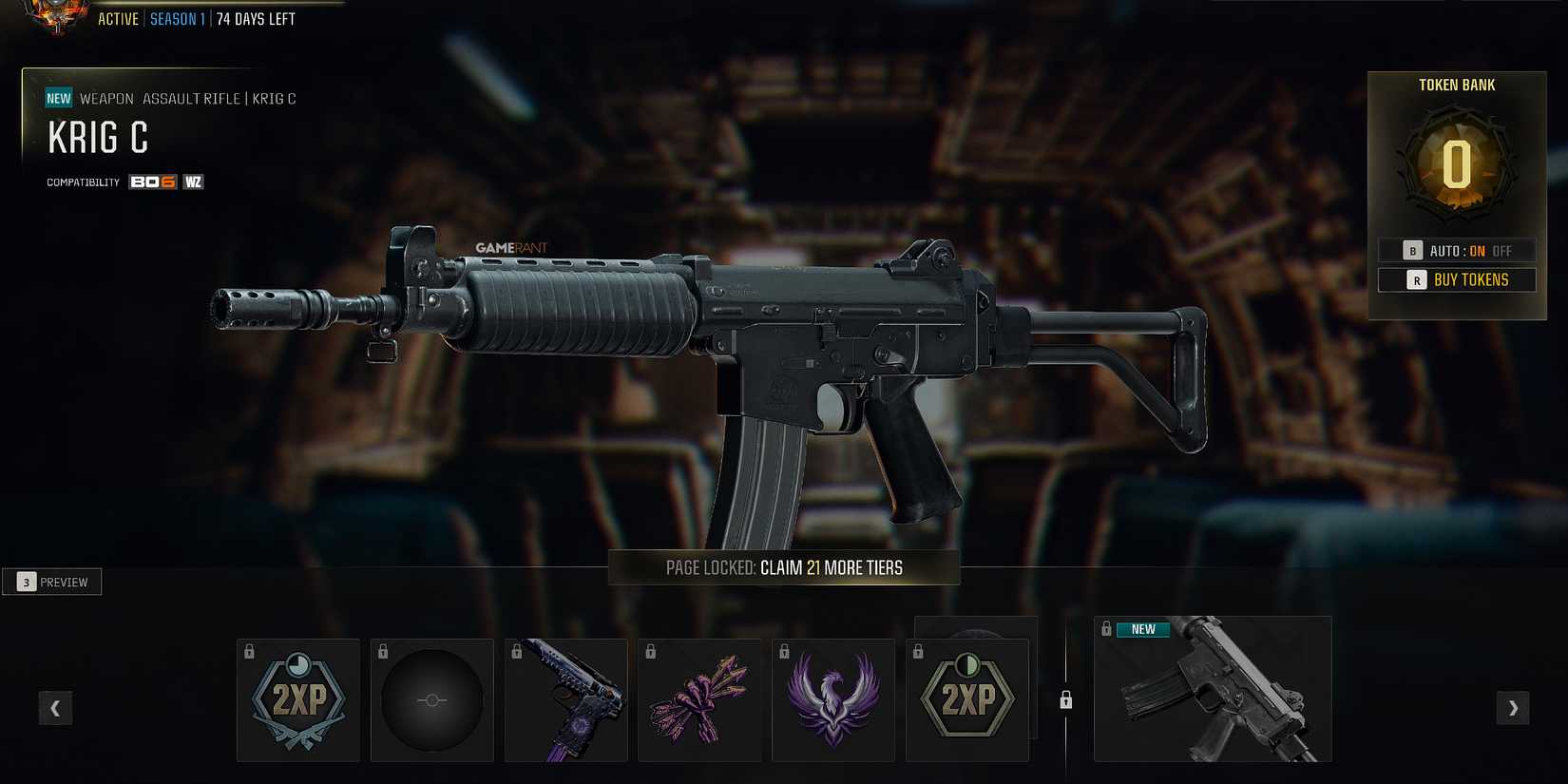Select the purple arrows tactical reward
The width and height of the screenshot is (1568, 784).
coord(700,700)
